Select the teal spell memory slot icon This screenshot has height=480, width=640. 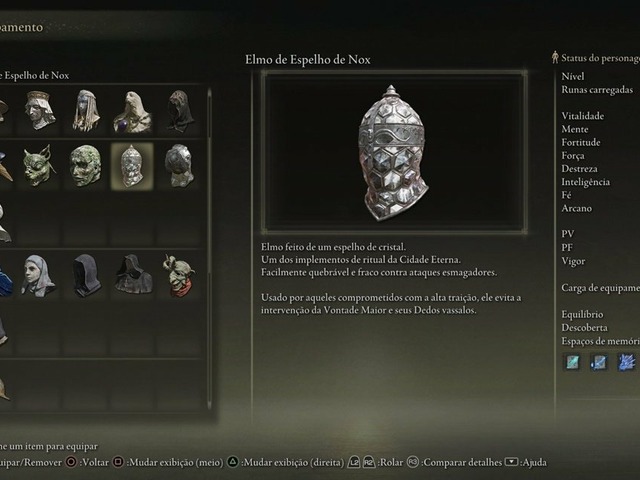click(572, 362)
